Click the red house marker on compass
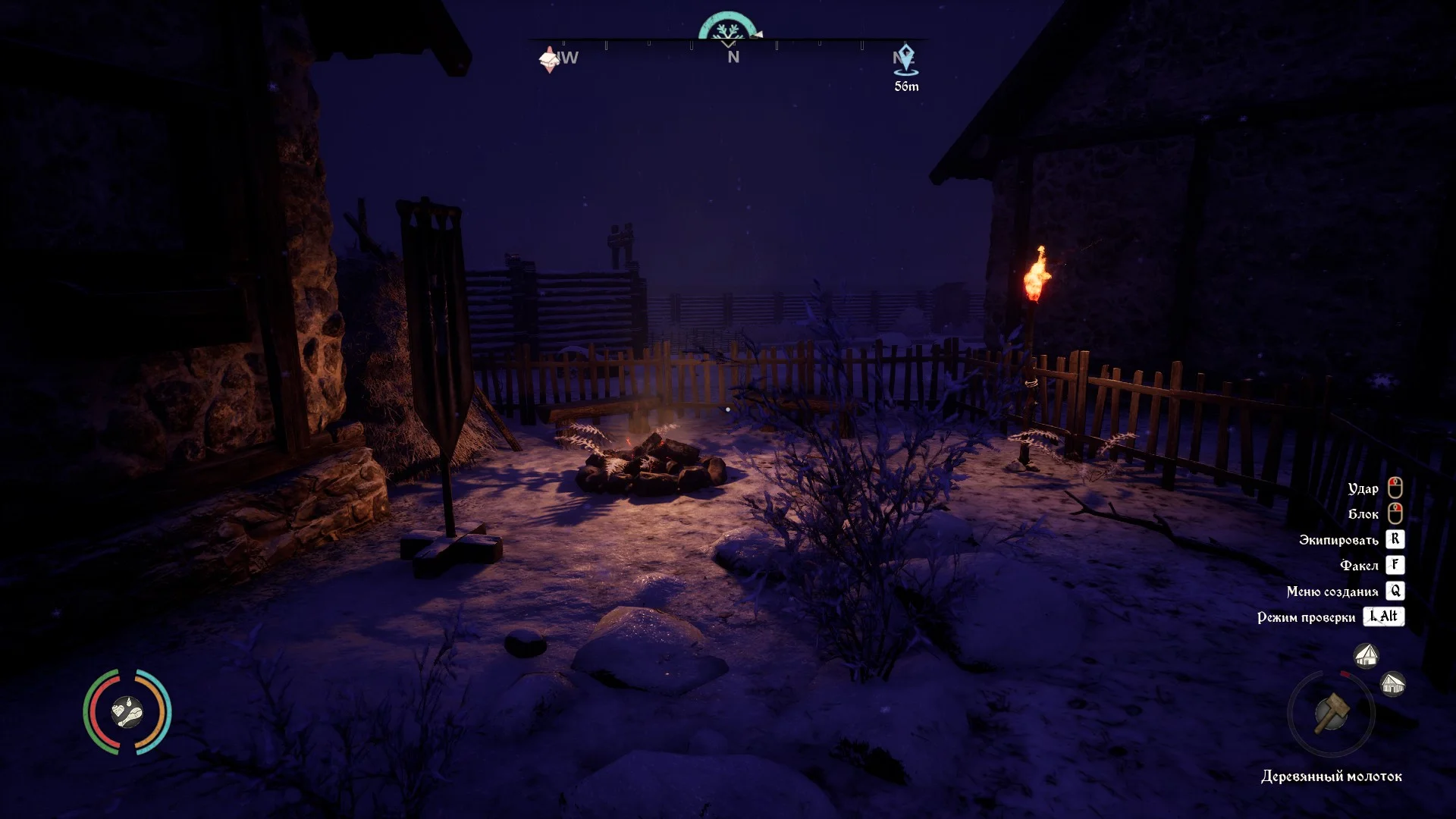This screenshot has width=1456, height=819. tap(550, 59)
